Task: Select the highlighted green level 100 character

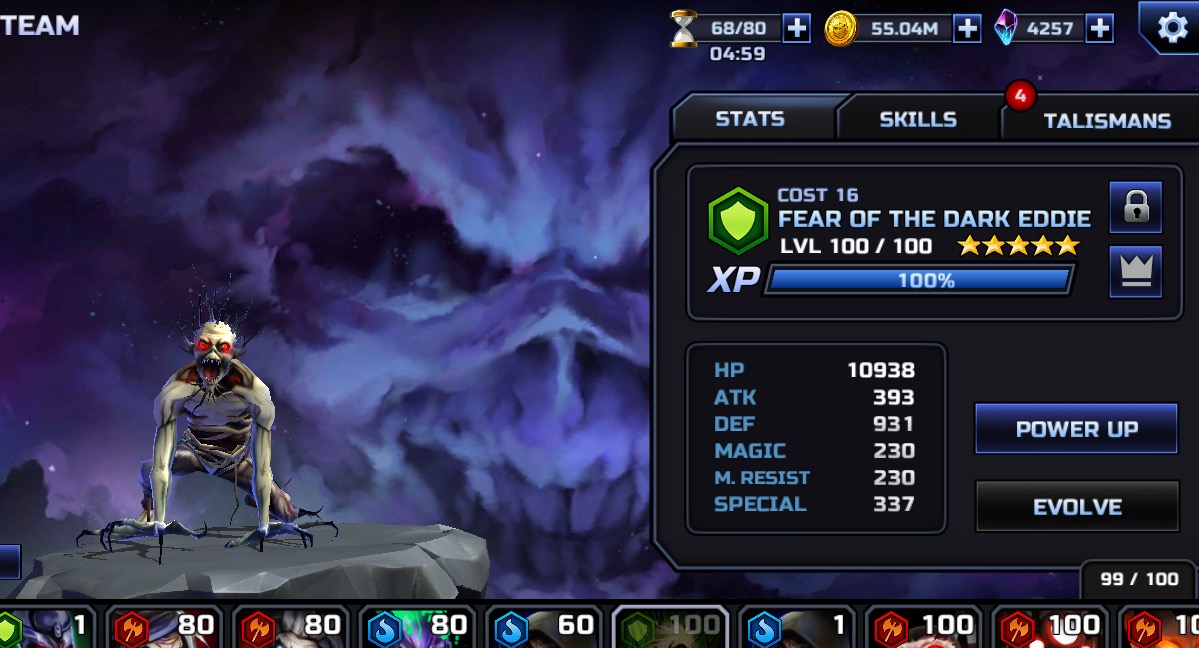Action: coord(669,627)
